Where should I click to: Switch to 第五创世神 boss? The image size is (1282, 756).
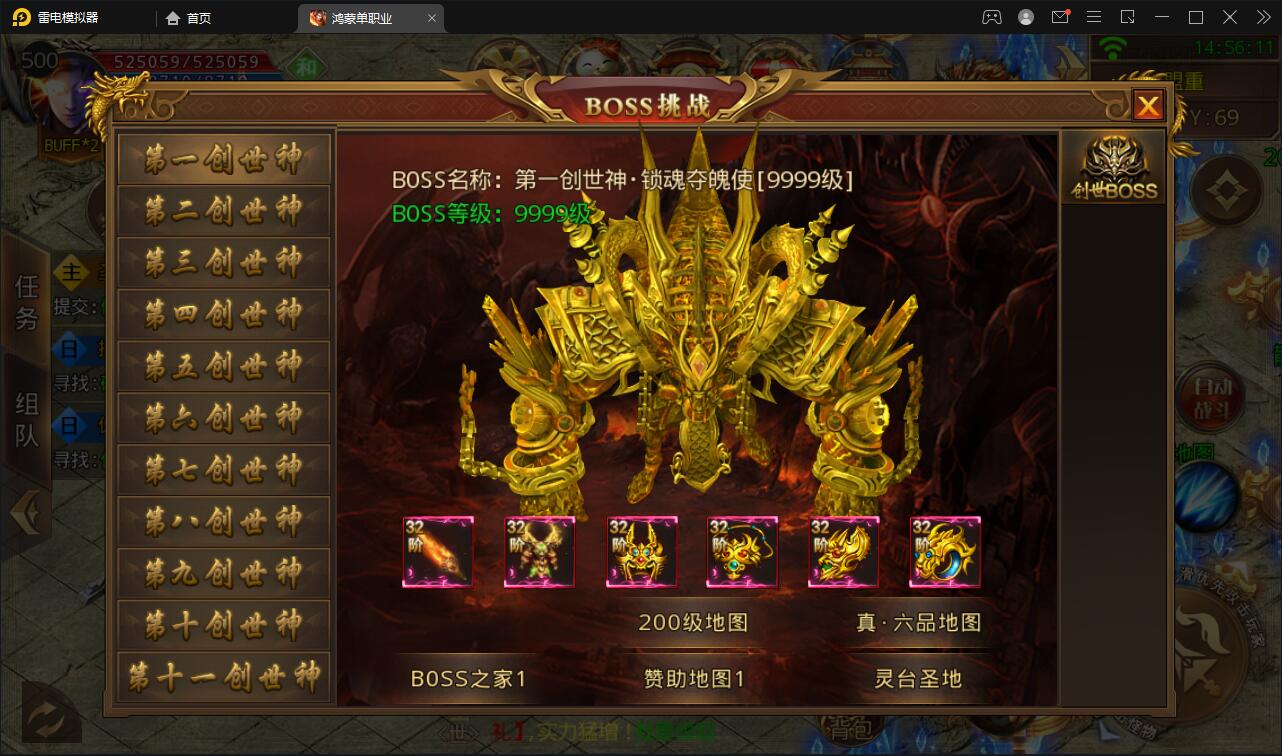point(224,367)
